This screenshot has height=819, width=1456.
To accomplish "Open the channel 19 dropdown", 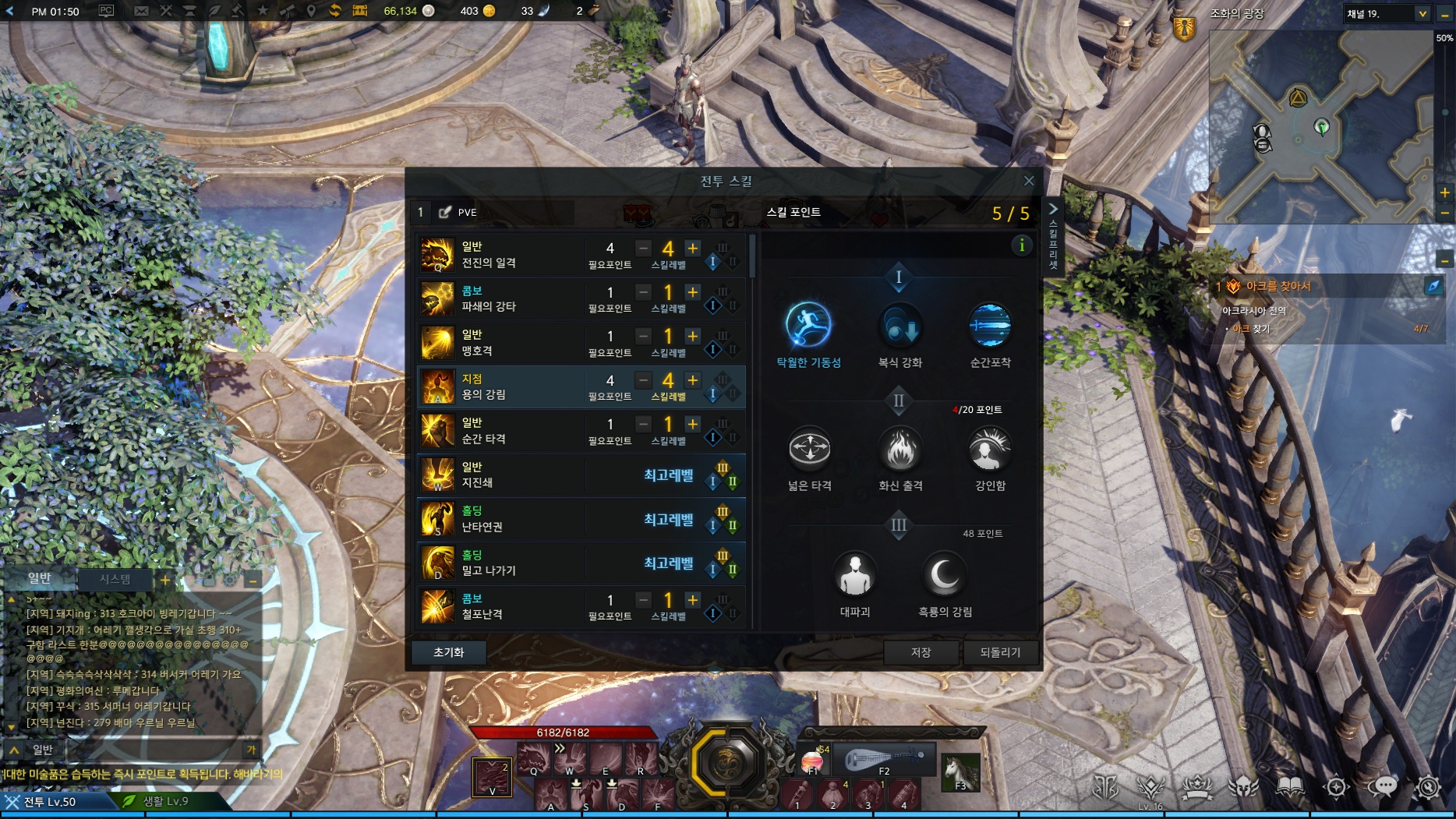I will coord(1422,13).
